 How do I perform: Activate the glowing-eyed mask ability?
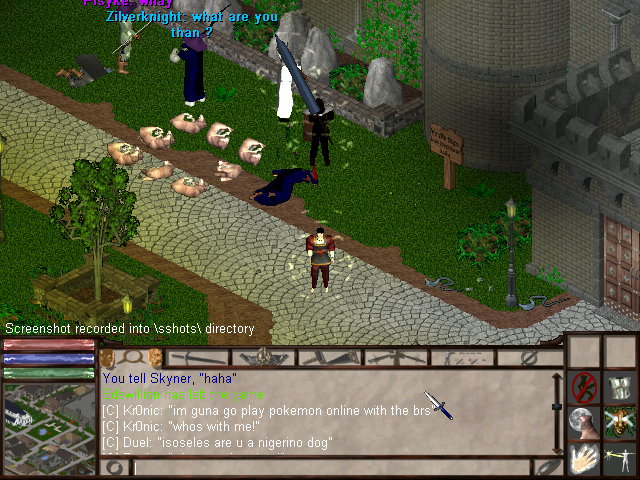(x=619, y=421)
